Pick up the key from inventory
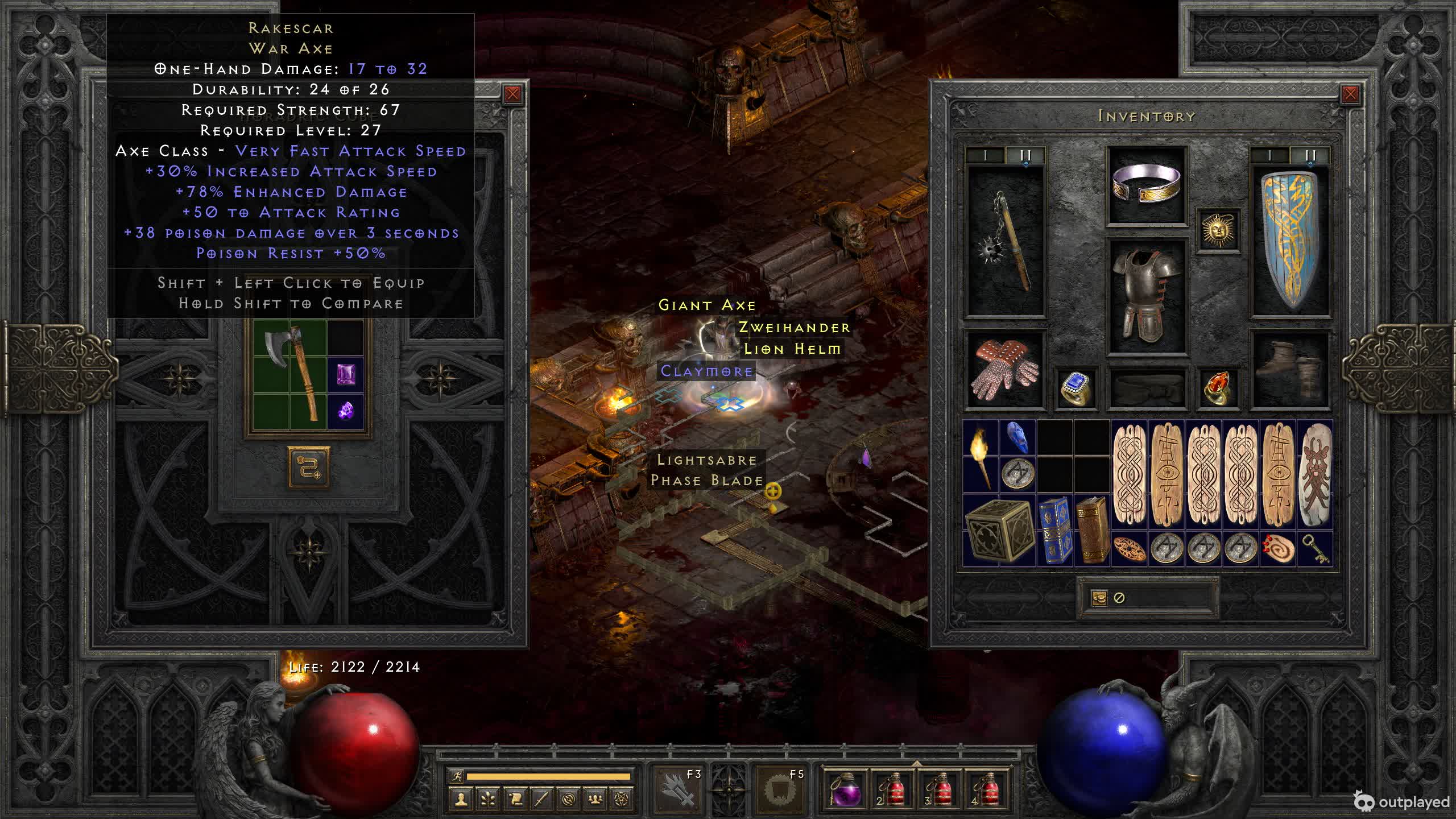This screenshot has height=819, width=1456. 1314,549
